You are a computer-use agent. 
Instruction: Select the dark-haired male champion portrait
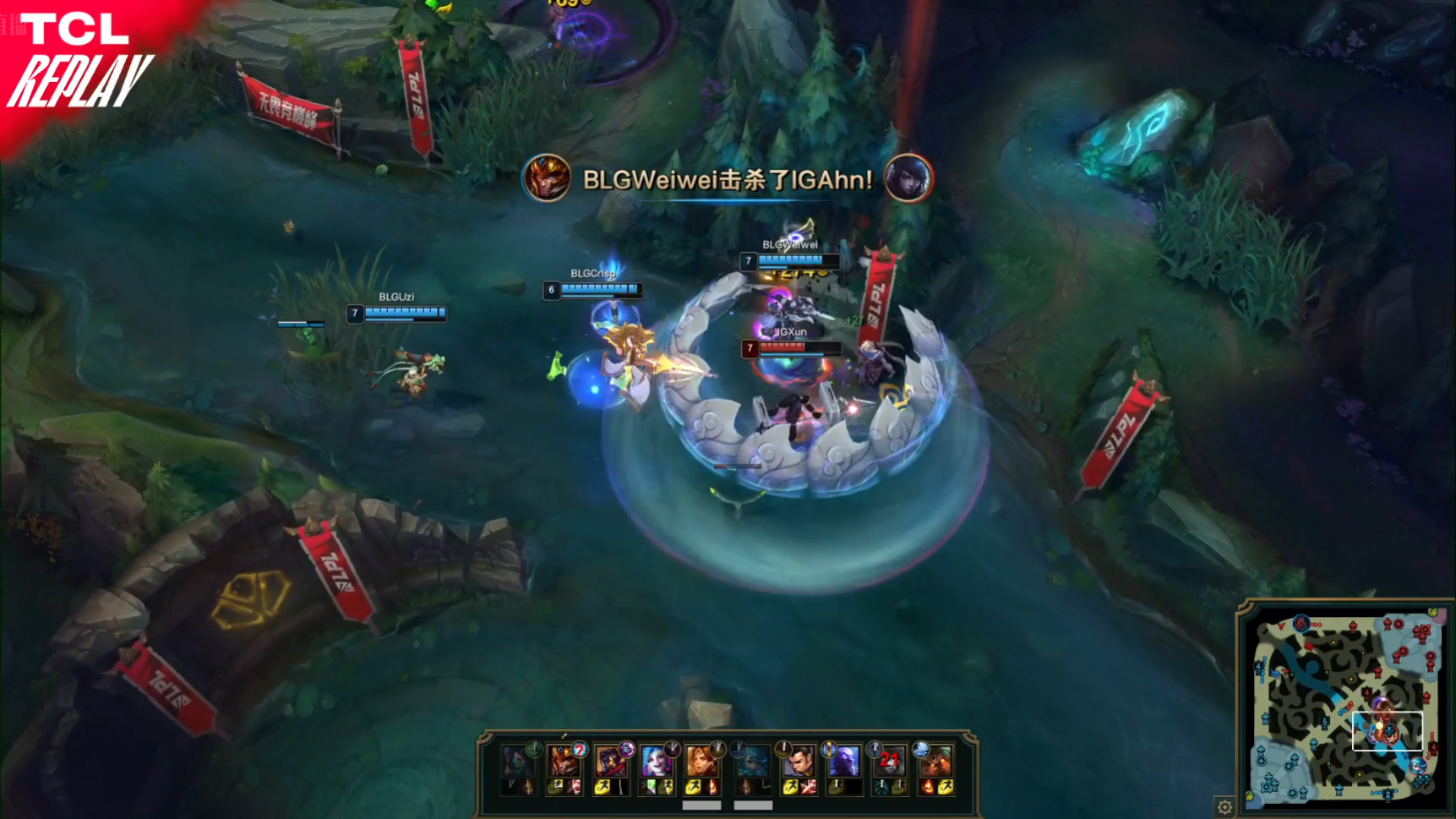[797, 762]
